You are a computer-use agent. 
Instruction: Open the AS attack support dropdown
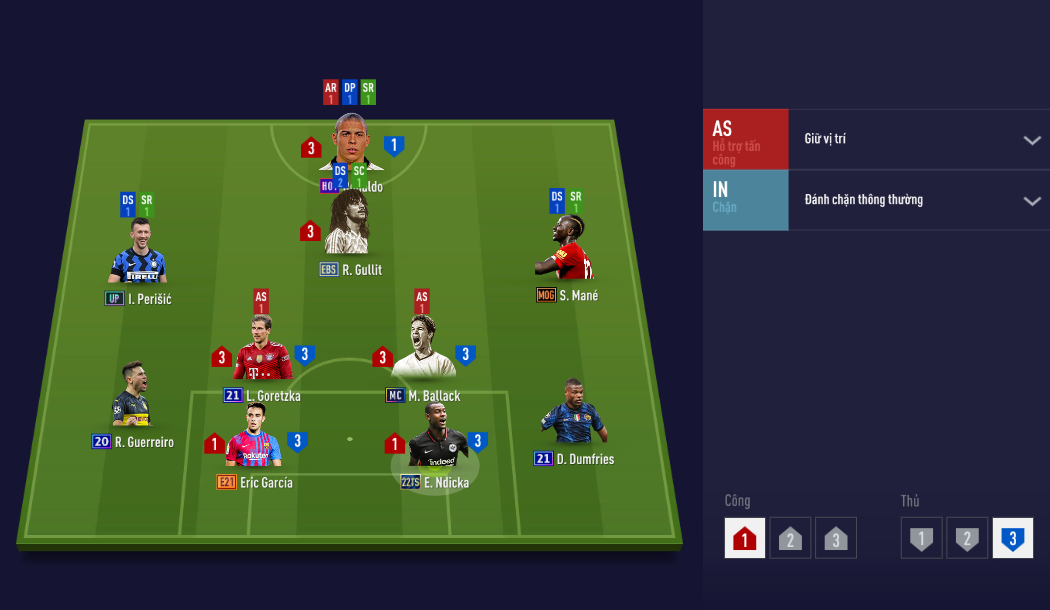[1031, 140]
